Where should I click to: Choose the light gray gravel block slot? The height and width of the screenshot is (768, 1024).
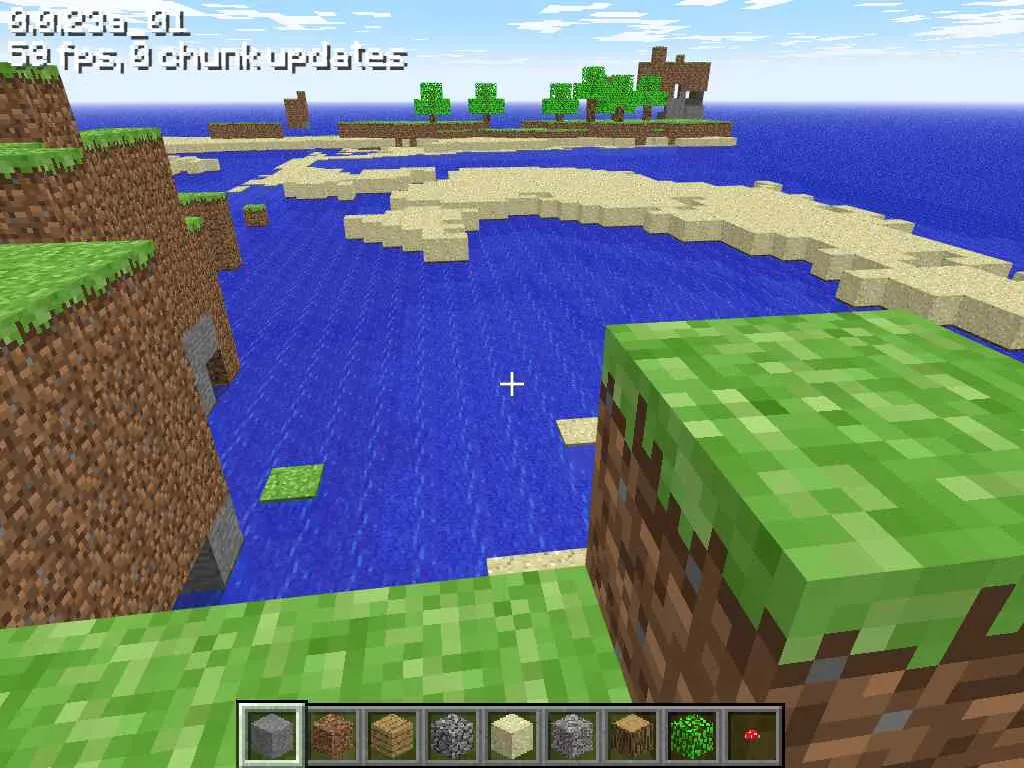(x=572, y=735)
